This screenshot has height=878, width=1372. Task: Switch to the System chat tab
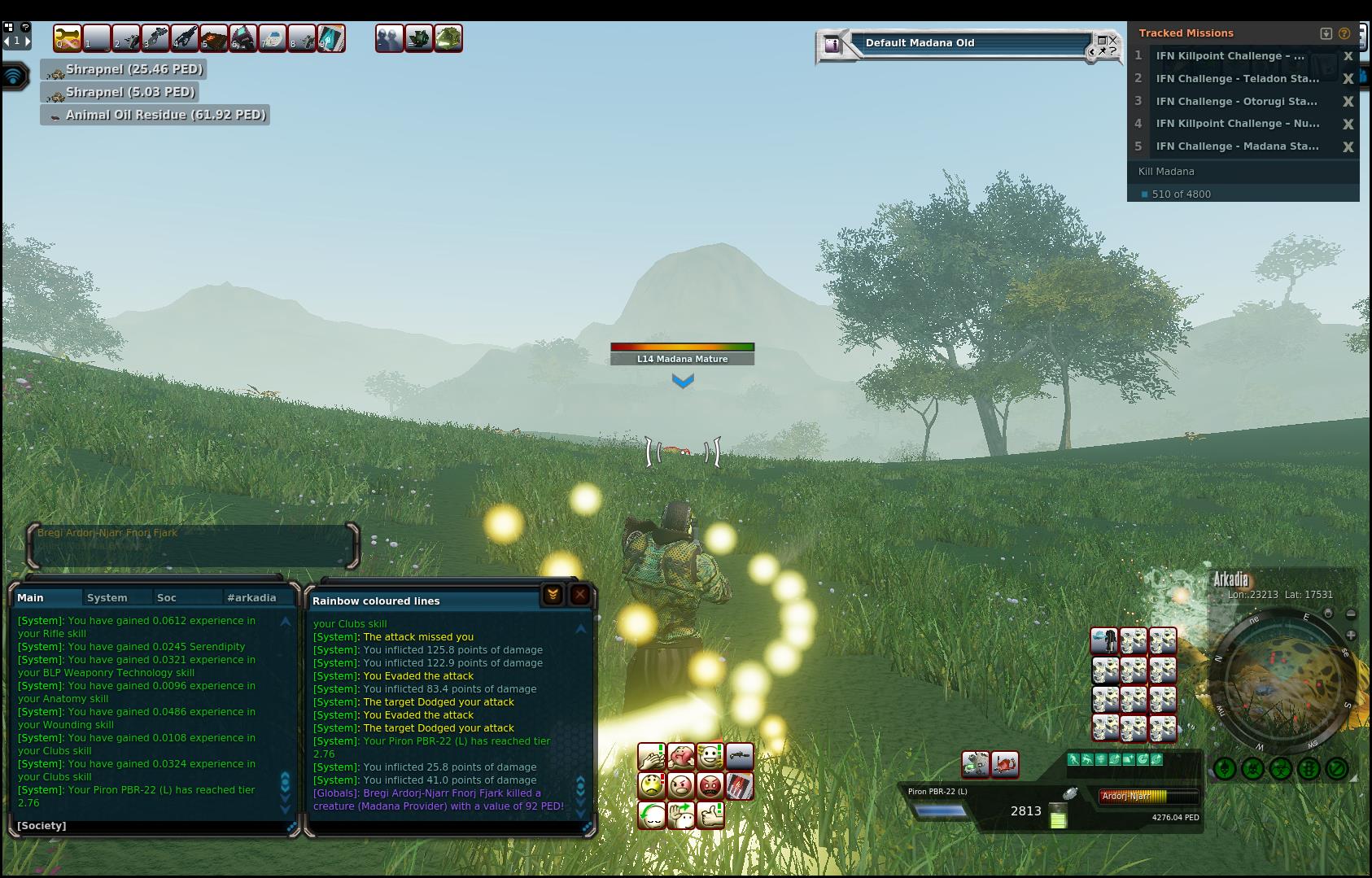click(x=107, y=597)
